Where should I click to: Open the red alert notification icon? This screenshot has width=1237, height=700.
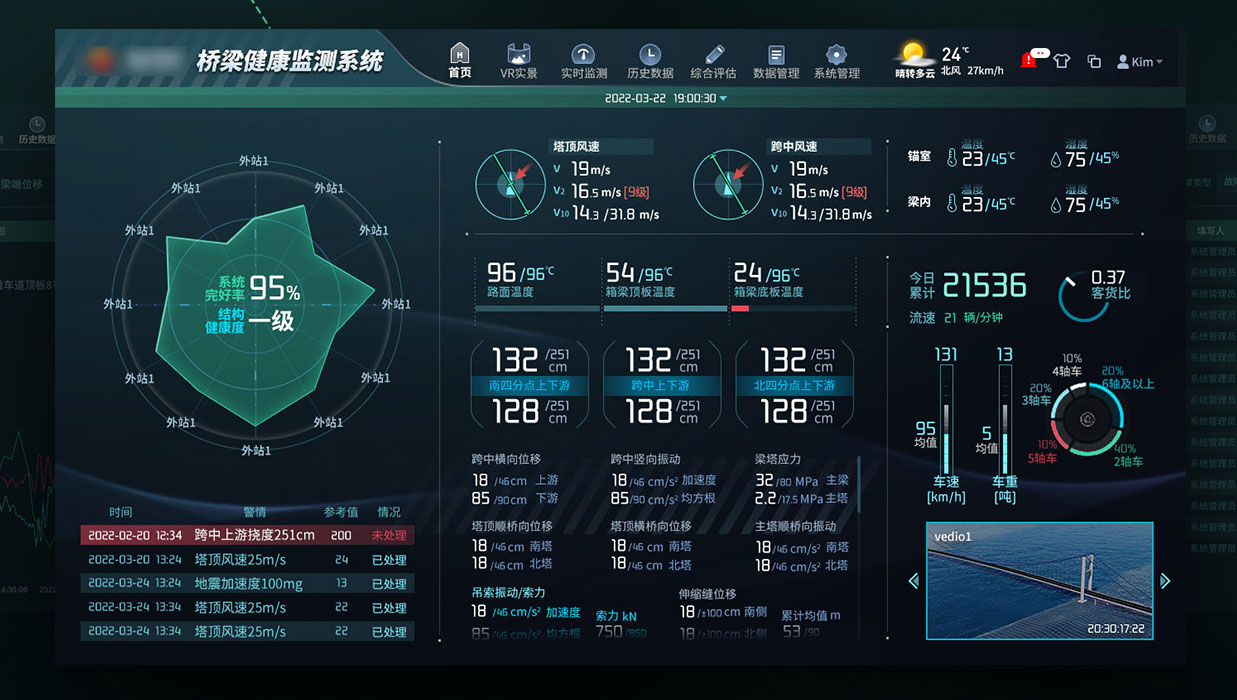click(1029, 60)
